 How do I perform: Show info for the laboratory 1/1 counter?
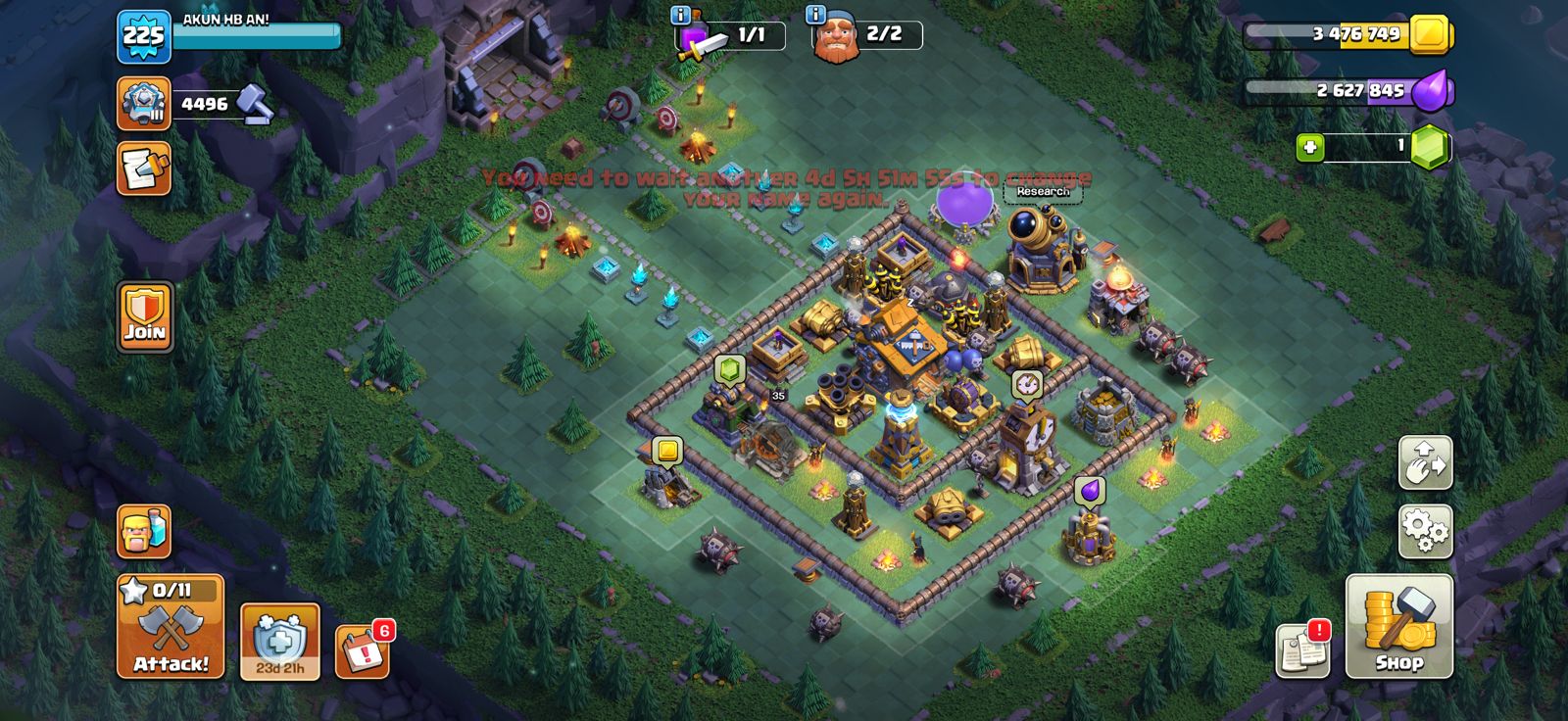coord(680,15)
